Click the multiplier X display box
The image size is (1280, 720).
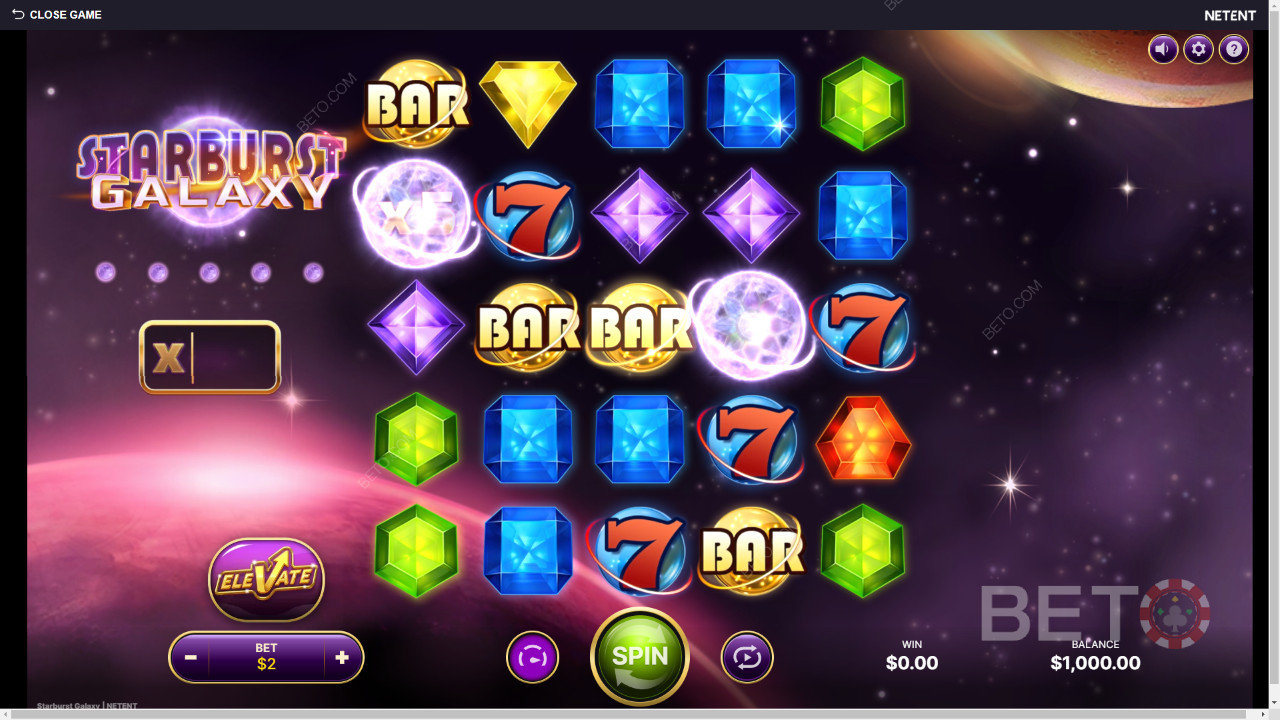pyautogui.click(x=210, y=357)
